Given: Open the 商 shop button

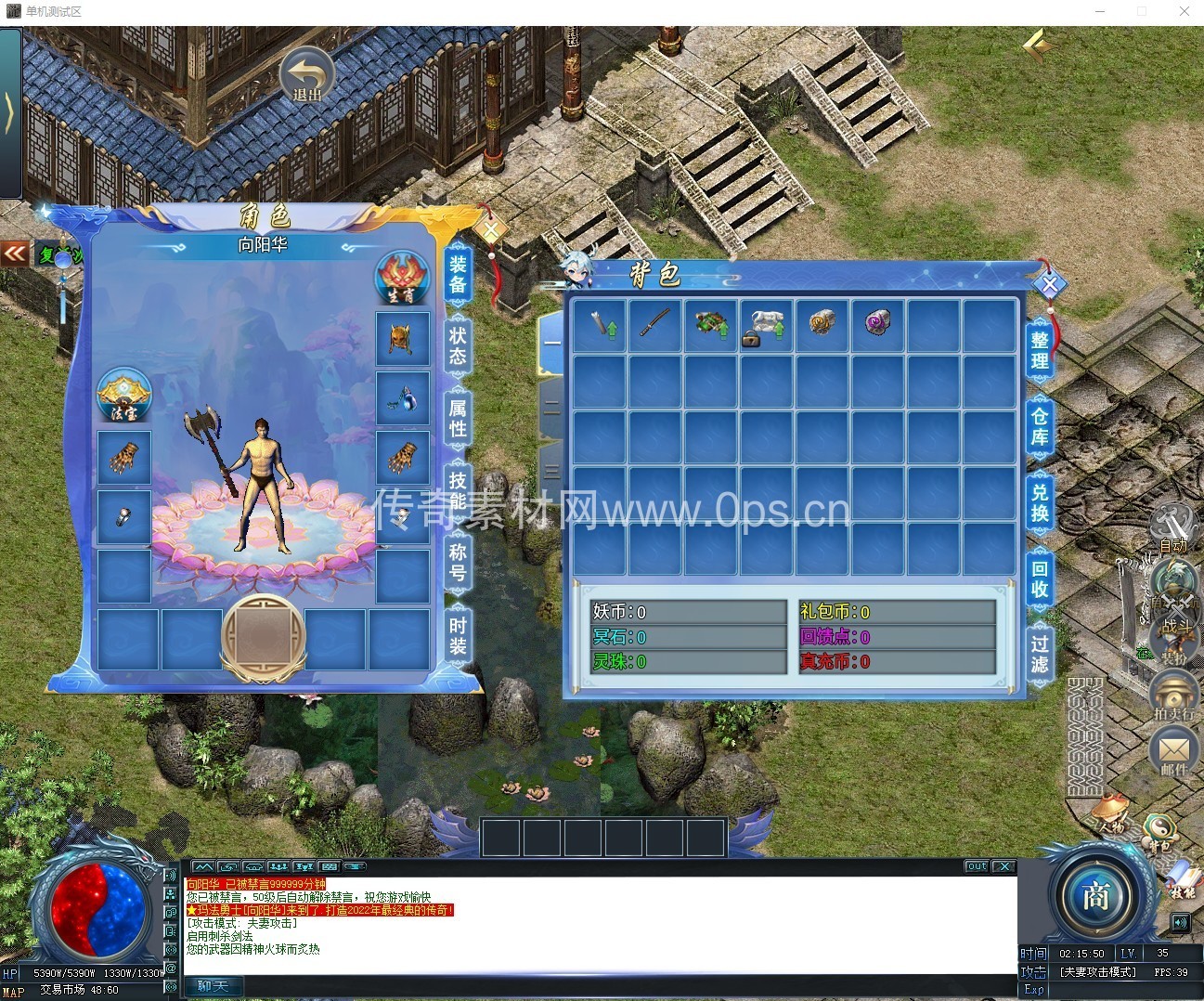Looking at the screenshot, I should [x=1095, y=896].
